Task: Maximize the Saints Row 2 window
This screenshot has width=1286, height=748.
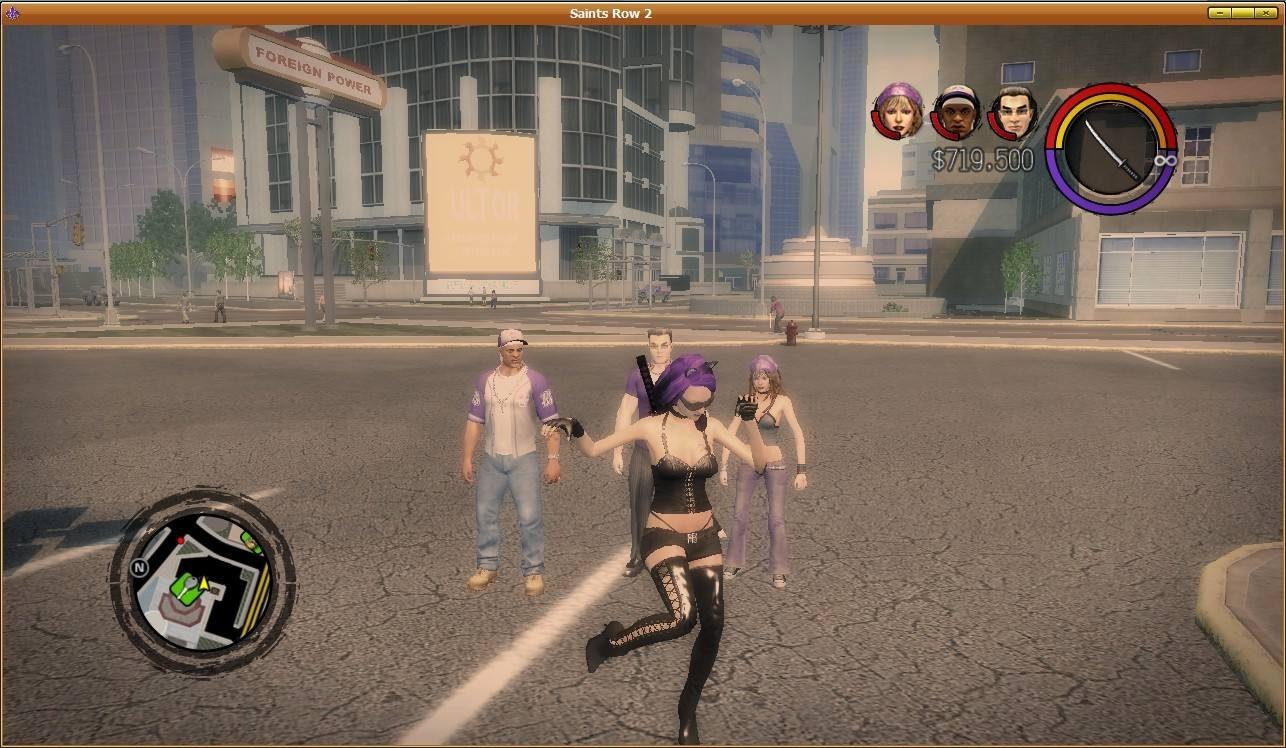Action: 1242,13
